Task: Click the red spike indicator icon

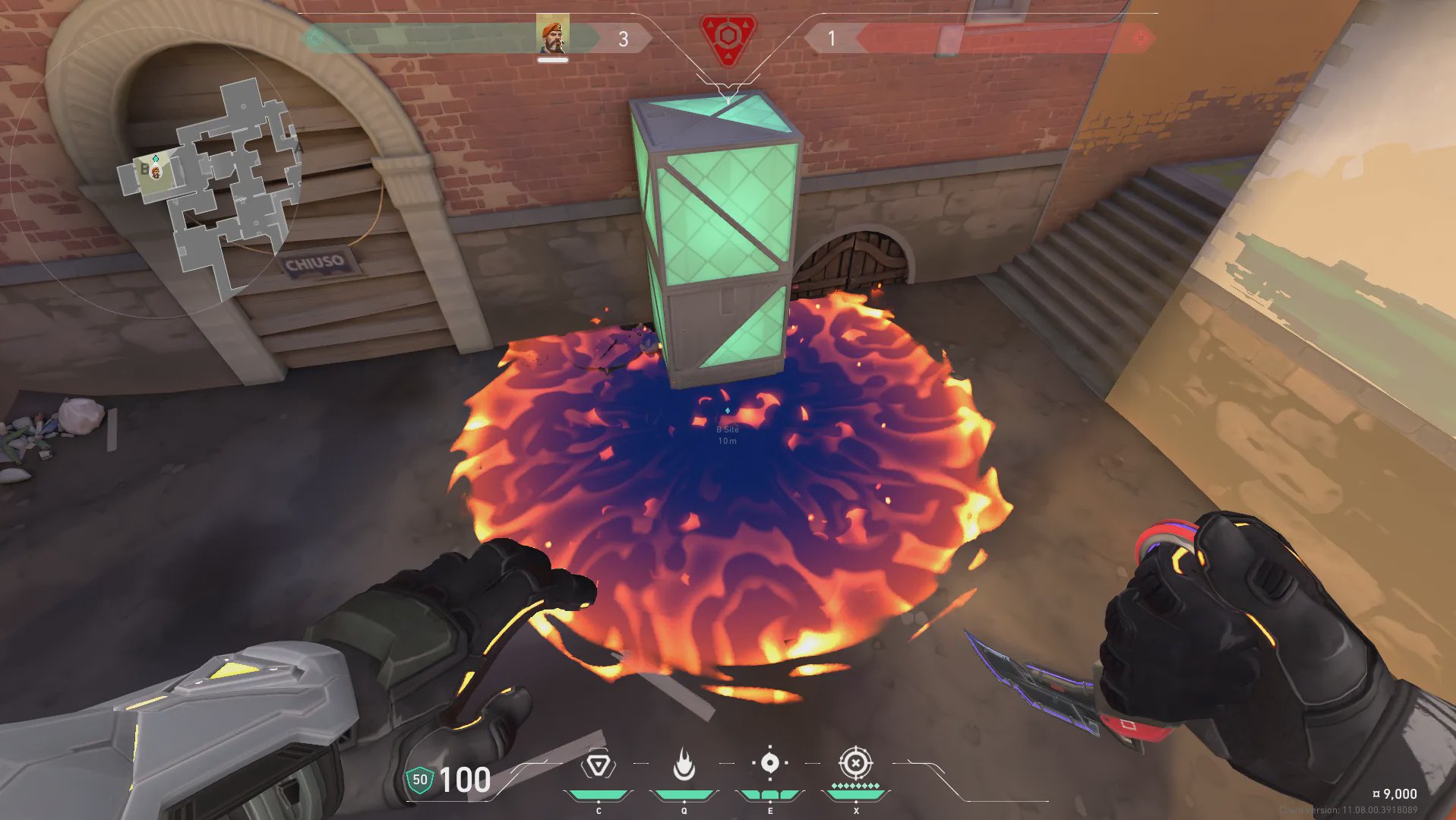Action: pyautogui.click(x=728, y=37)
